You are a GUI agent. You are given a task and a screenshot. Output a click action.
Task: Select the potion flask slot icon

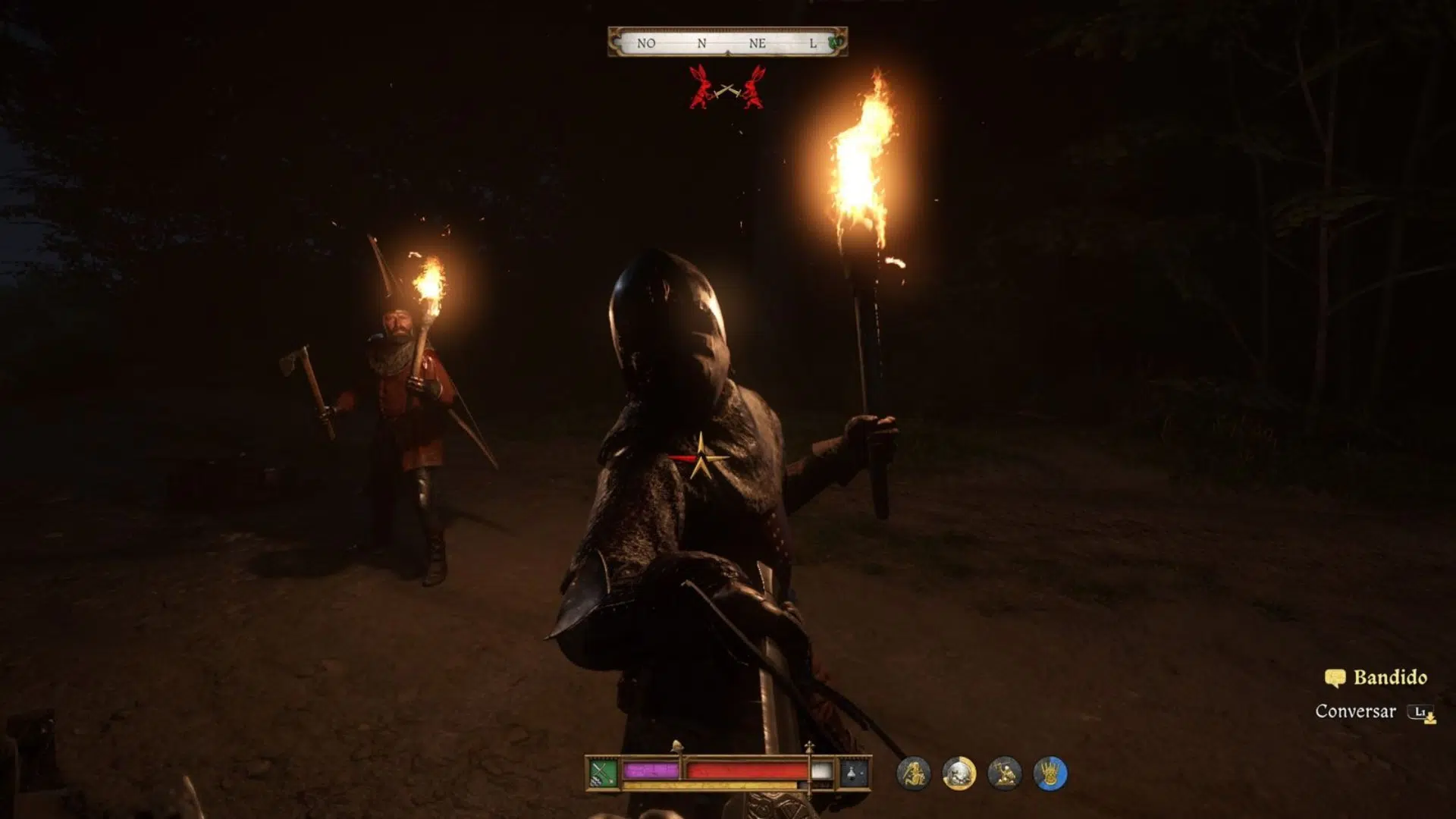pyautogui.click(x=853, y=773)
